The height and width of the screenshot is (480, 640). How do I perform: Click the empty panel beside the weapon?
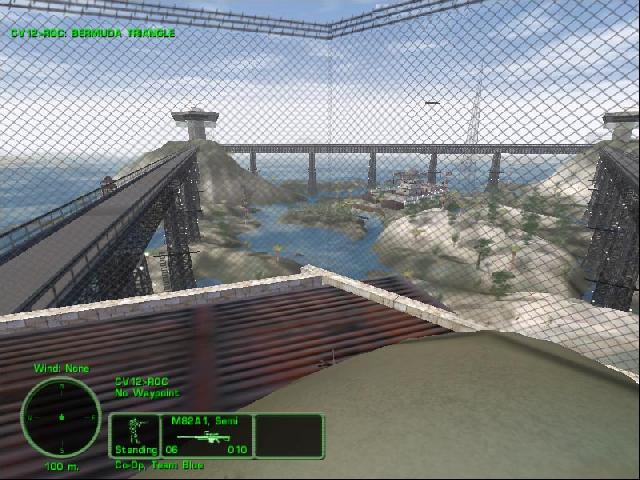pos(288,436)
